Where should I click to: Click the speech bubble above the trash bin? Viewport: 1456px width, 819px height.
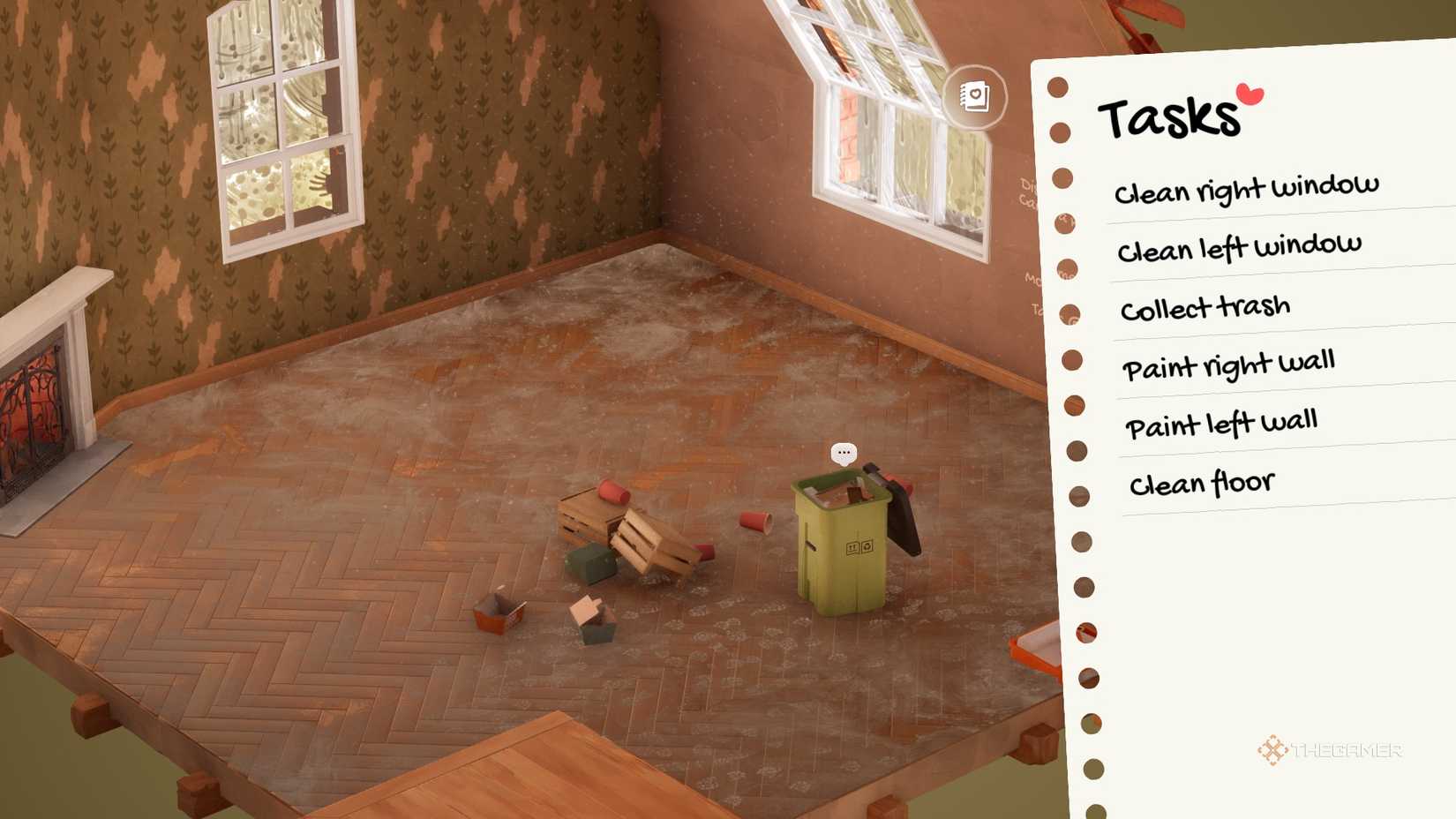pyautogui.click(x=843, y=453)
